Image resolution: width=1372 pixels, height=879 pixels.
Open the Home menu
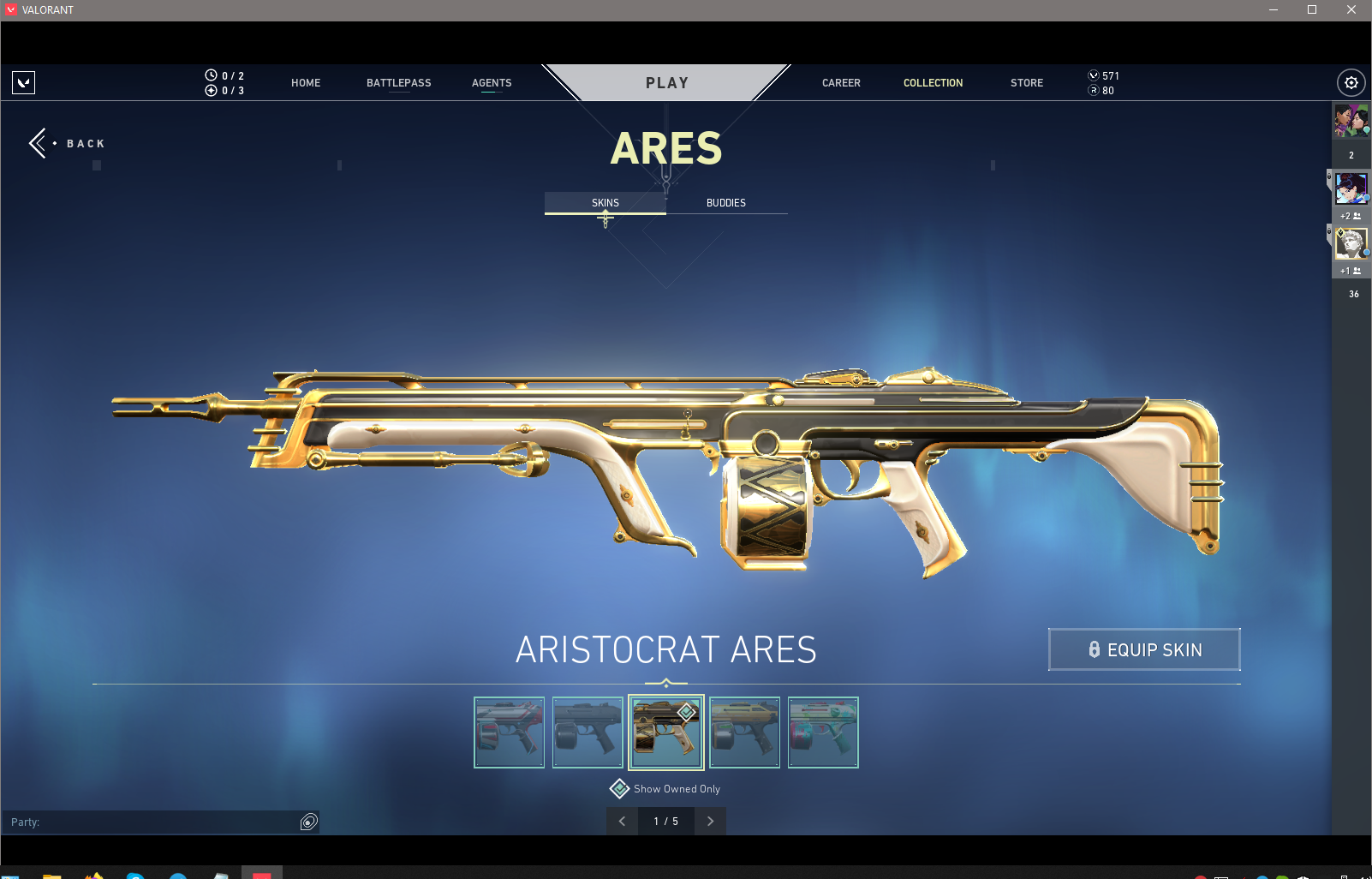(306, 83)
